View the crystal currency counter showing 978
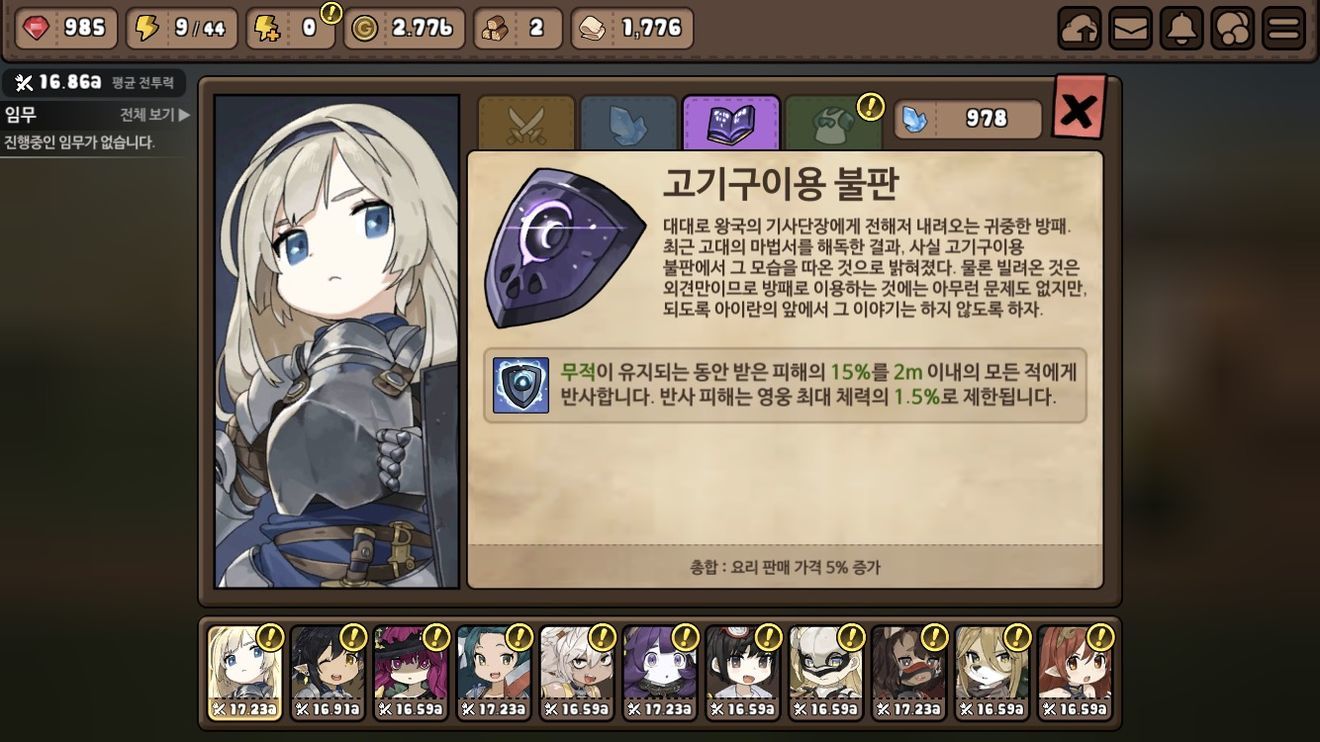The image size is (1320, 742). [968, 118]
